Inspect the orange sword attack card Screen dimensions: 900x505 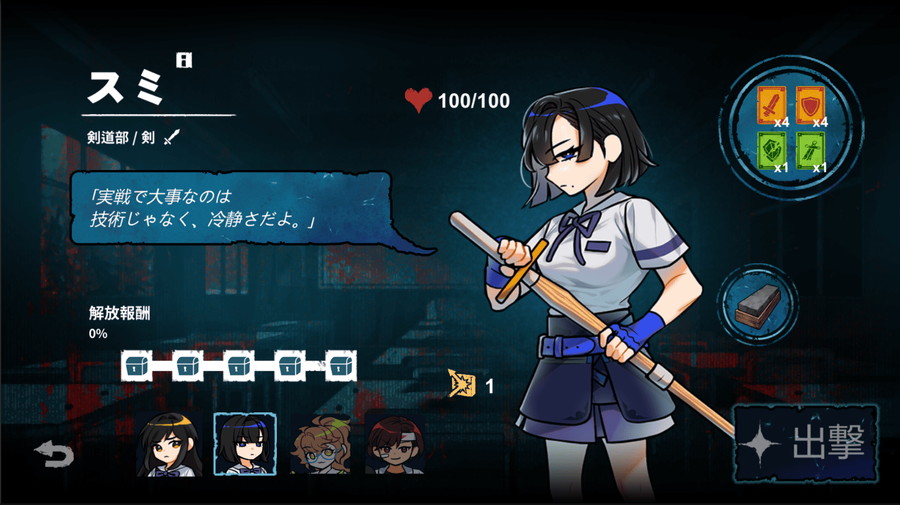[773, 103]
